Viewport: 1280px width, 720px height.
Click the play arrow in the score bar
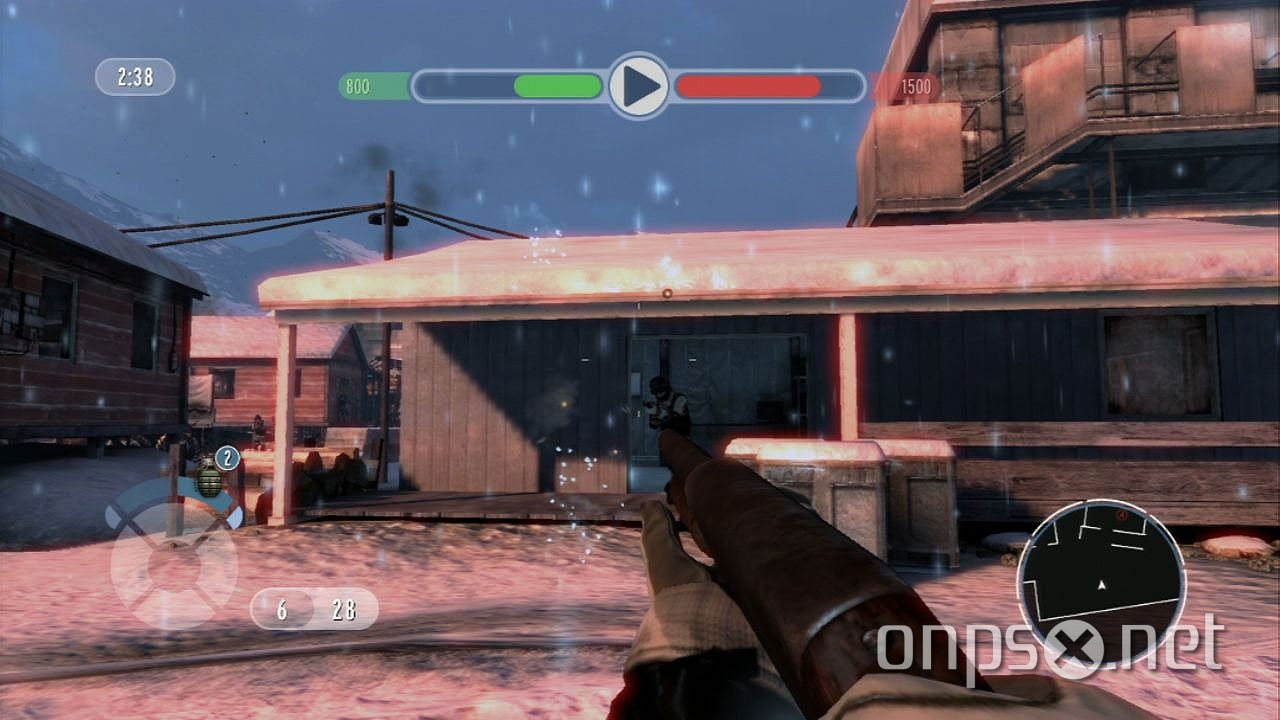click(x=639, y=85)
